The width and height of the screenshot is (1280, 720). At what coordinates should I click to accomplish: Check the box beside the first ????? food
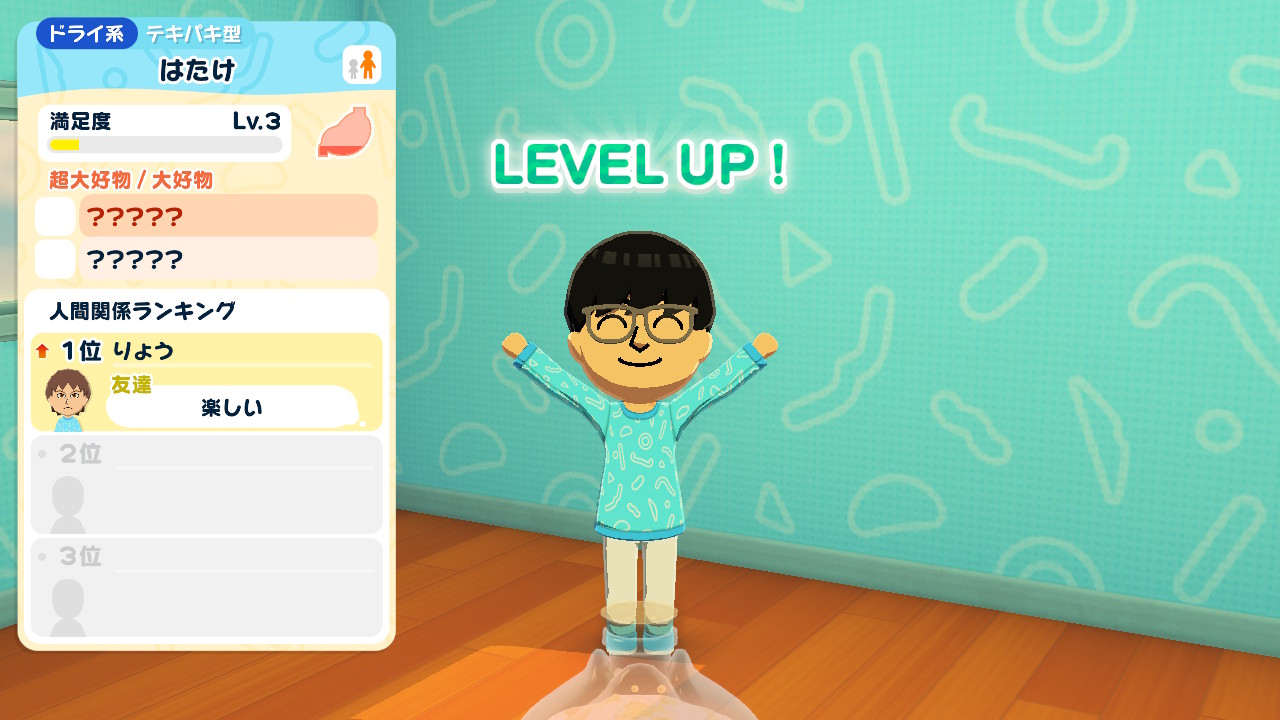point(55,216)
